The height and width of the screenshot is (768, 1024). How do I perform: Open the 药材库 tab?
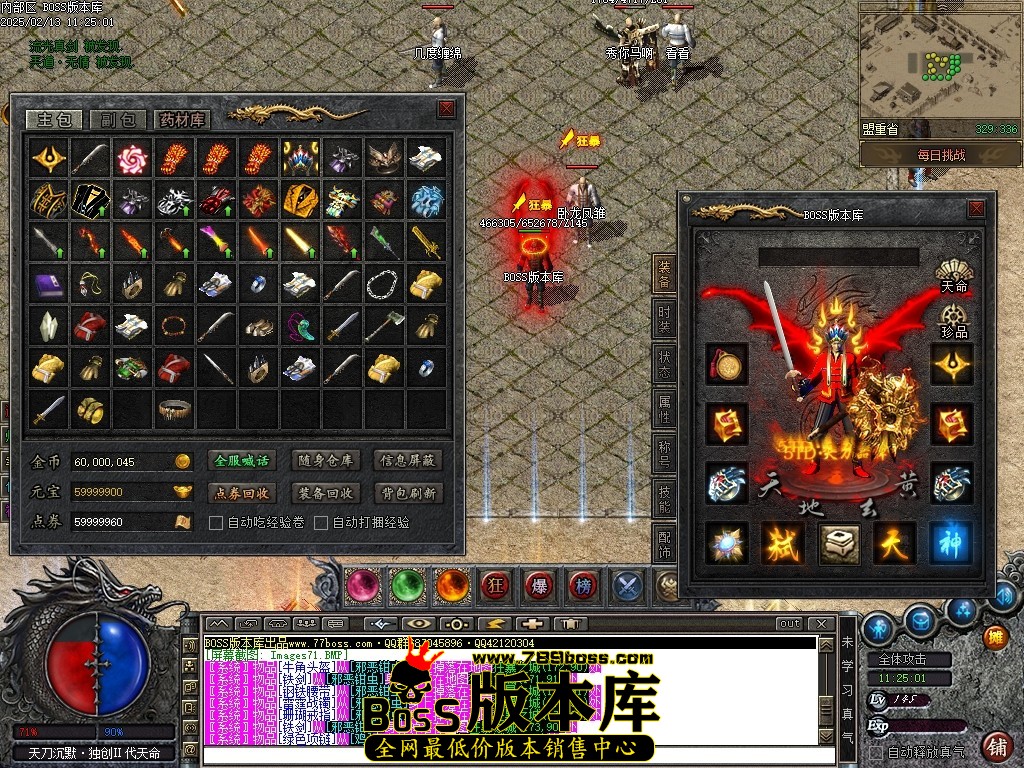click(182, 120)
